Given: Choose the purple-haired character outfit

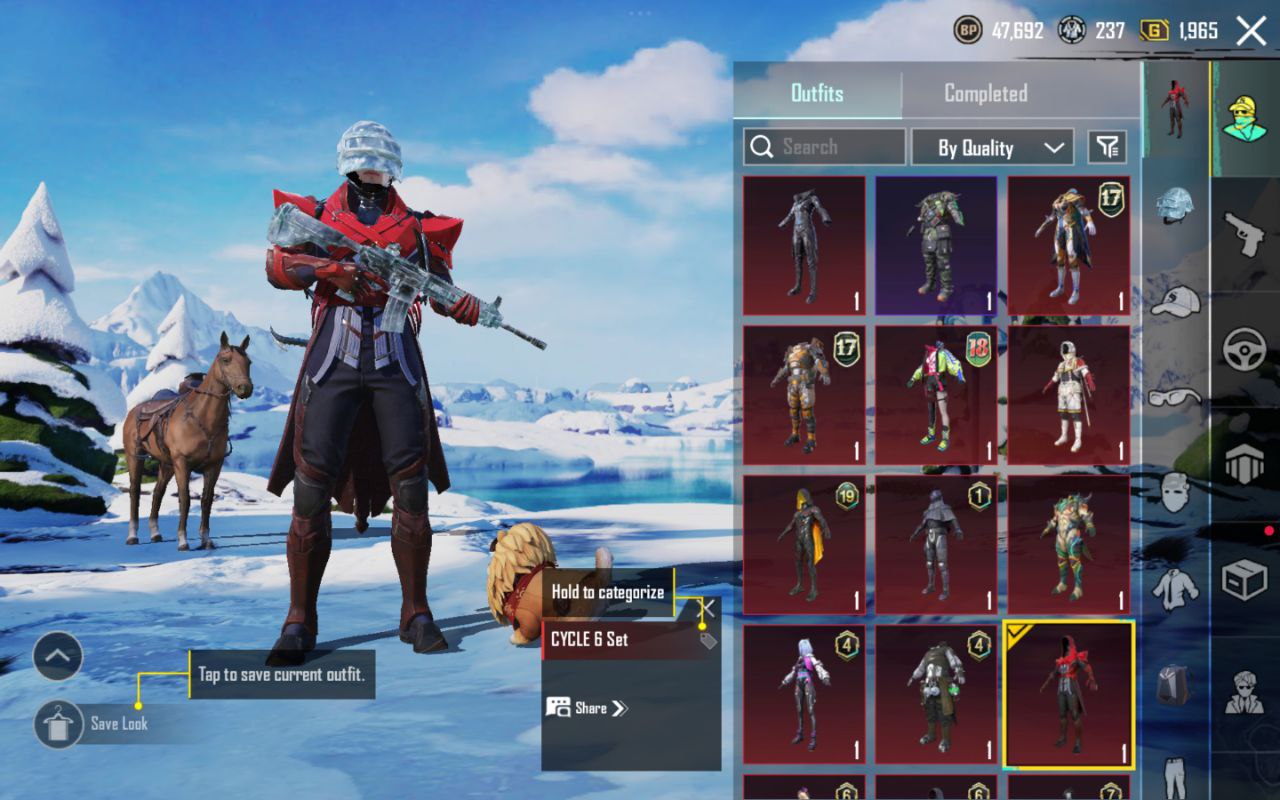Looking at the screenshot, I should pos(804,693).
